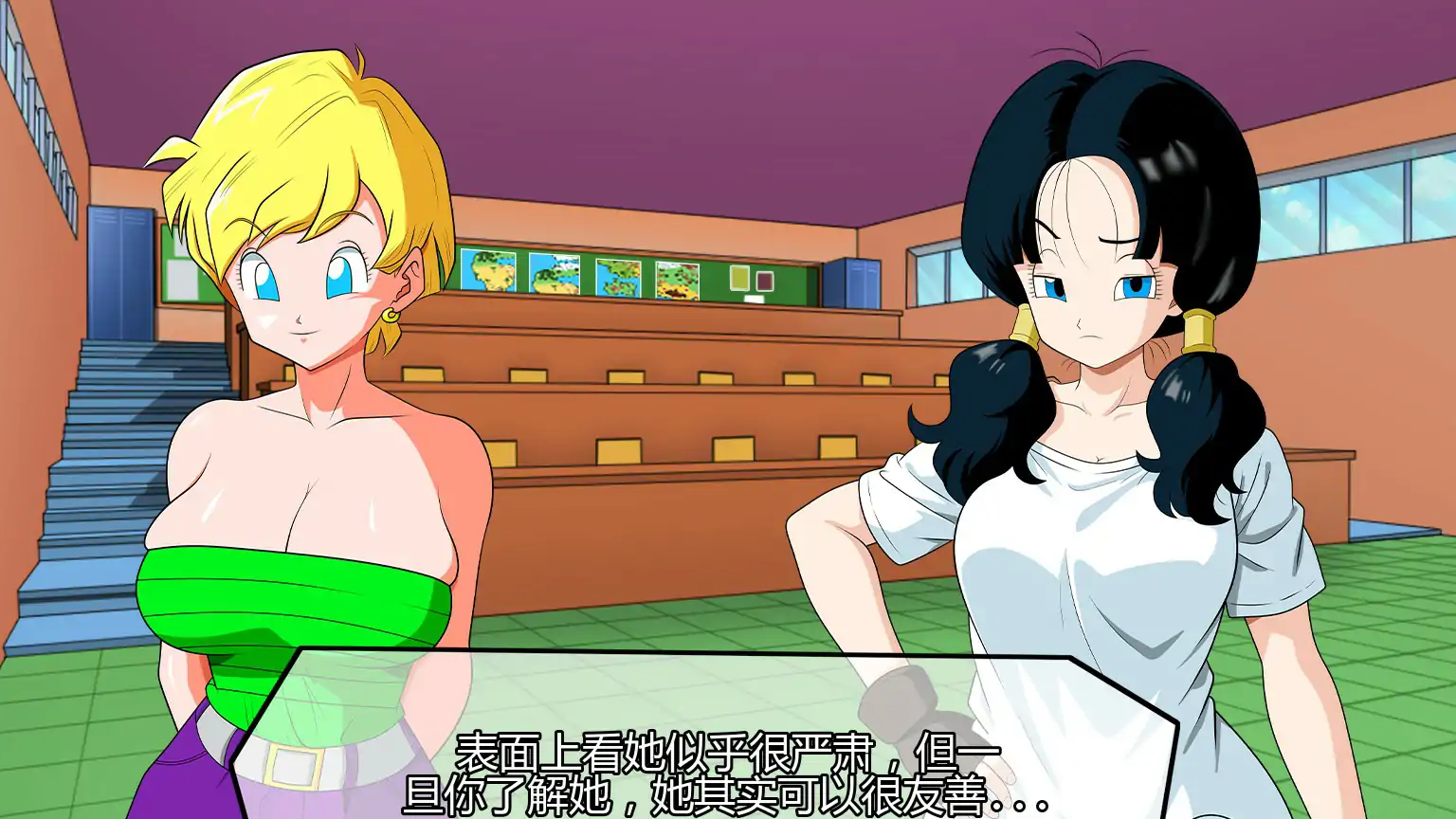This screenshot has height=819, width=1456.
Task: Select the leftmost world map on the chalkboard
Action: point(488,272)
